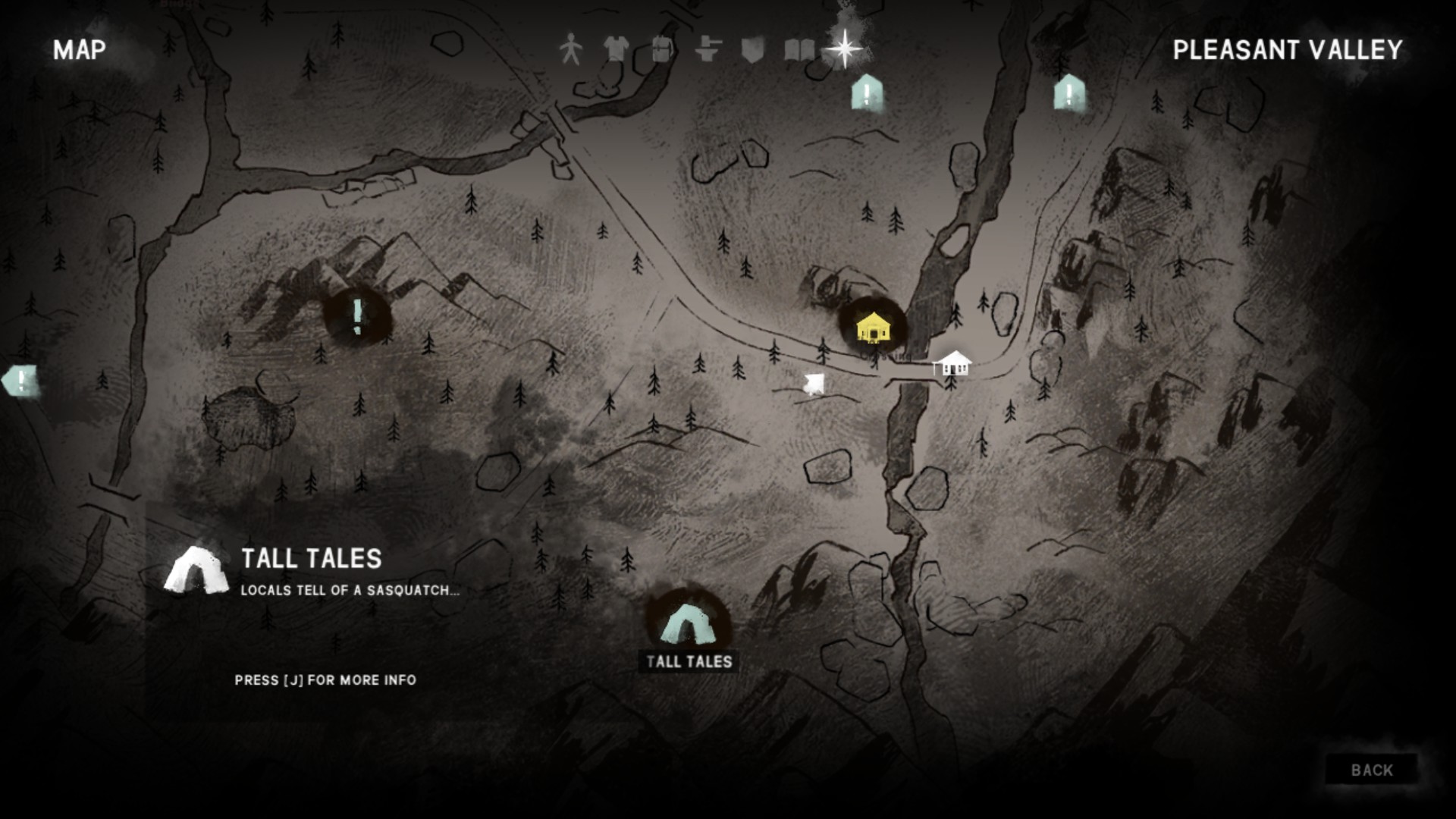
Task: Open the status tab with the person icon
Action: point(570,50)
